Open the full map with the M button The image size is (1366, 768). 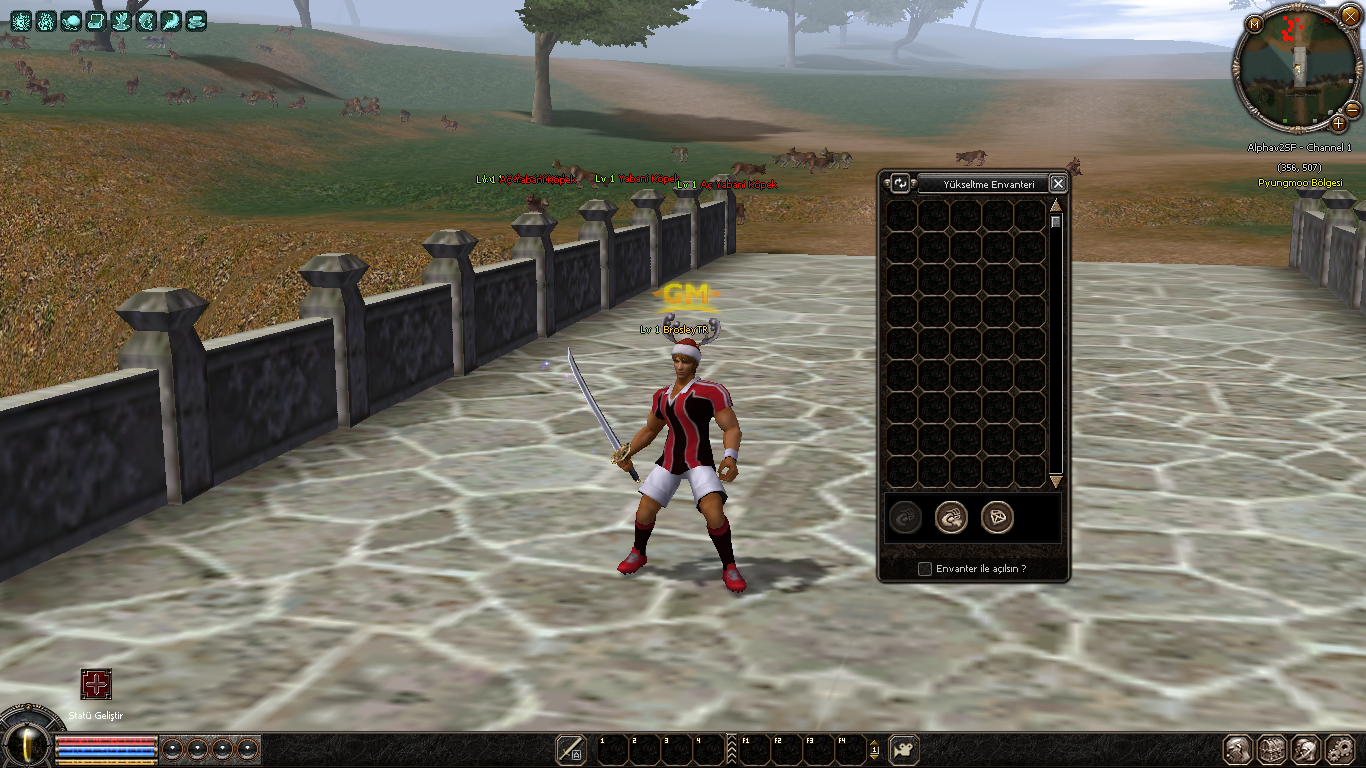(x=1254, y=24)
